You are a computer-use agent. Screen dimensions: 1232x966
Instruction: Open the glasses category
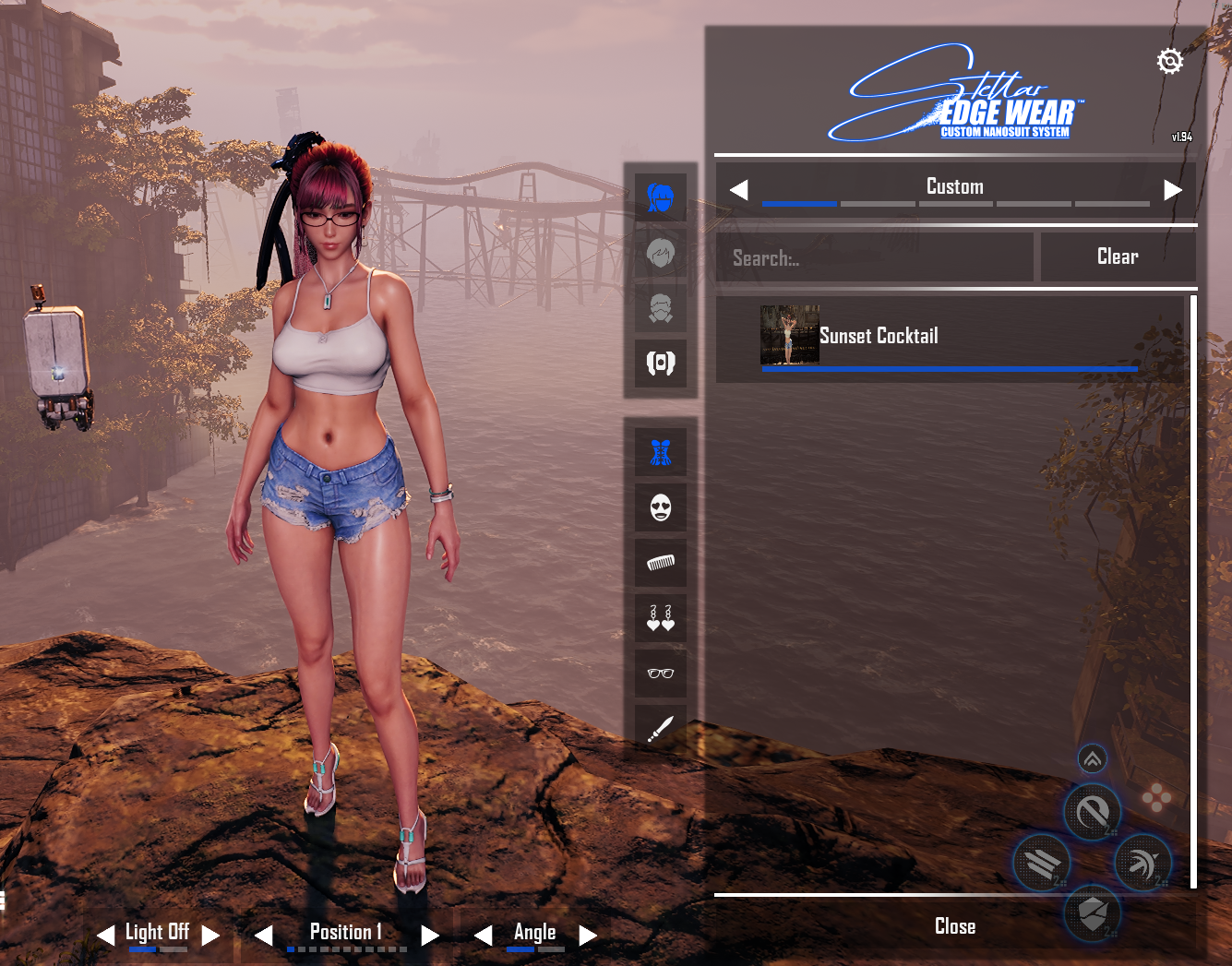pos(661,674)
